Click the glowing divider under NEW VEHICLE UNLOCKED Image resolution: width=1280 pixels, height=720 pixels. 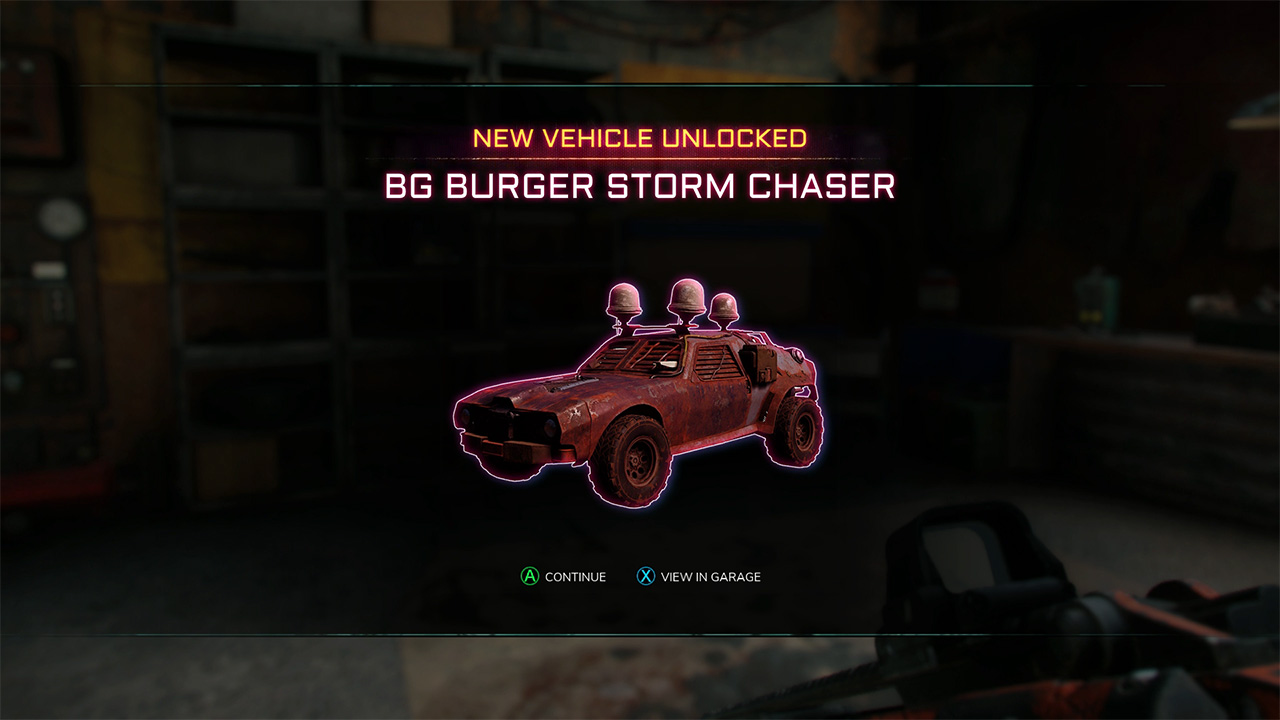(x=639, y=160)
